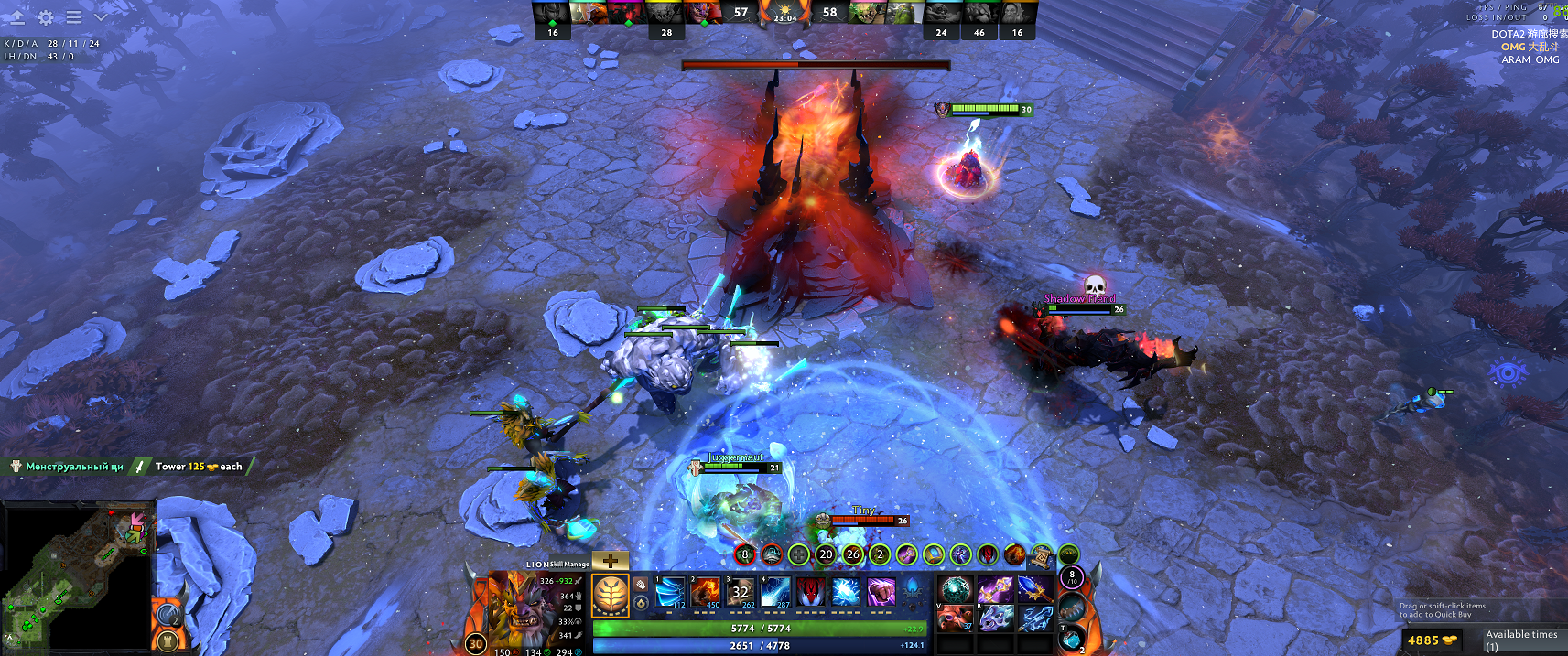This screenshot has height=656, width=1568.
Task: Cast the lightning bolt ability in slot 4
Action: click(x=775, y=592)
